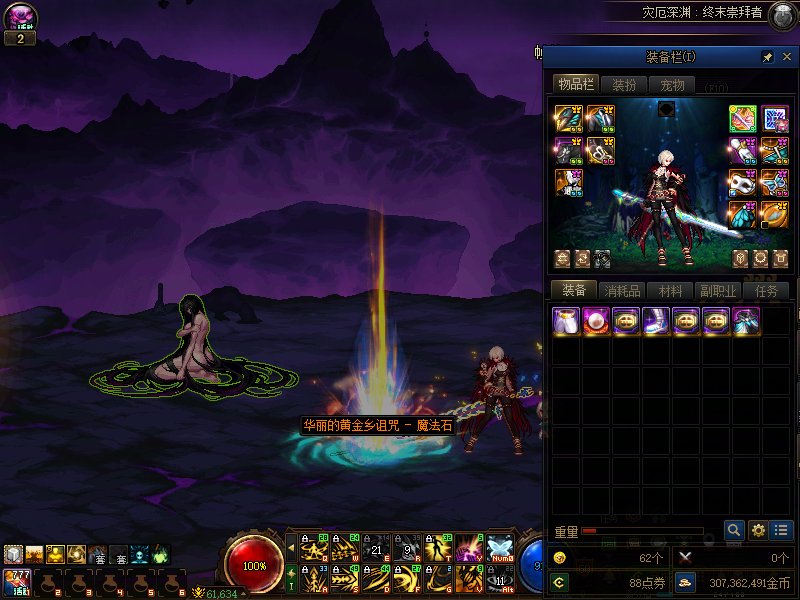Toggle the skill bar arrow beside the HP orb
Image resolution: width=800 pixels, height=600 pixels.
[291, 547]
